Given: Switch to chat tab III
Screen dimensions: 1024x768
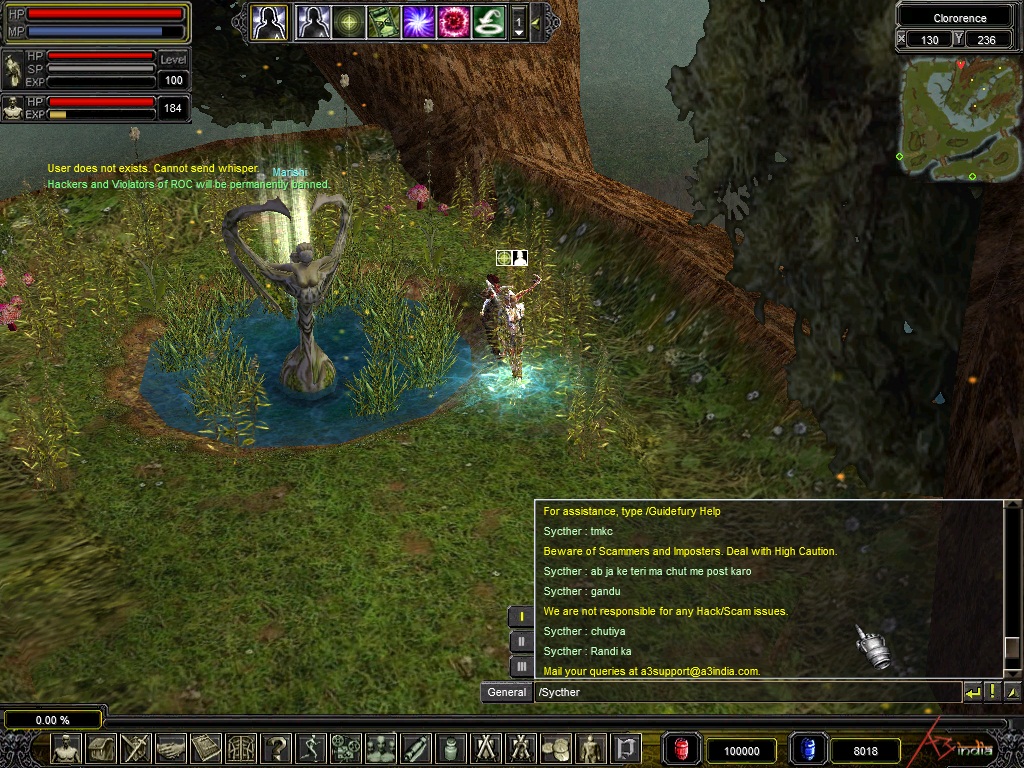Looking at the screenshot, I should point(521,666).
